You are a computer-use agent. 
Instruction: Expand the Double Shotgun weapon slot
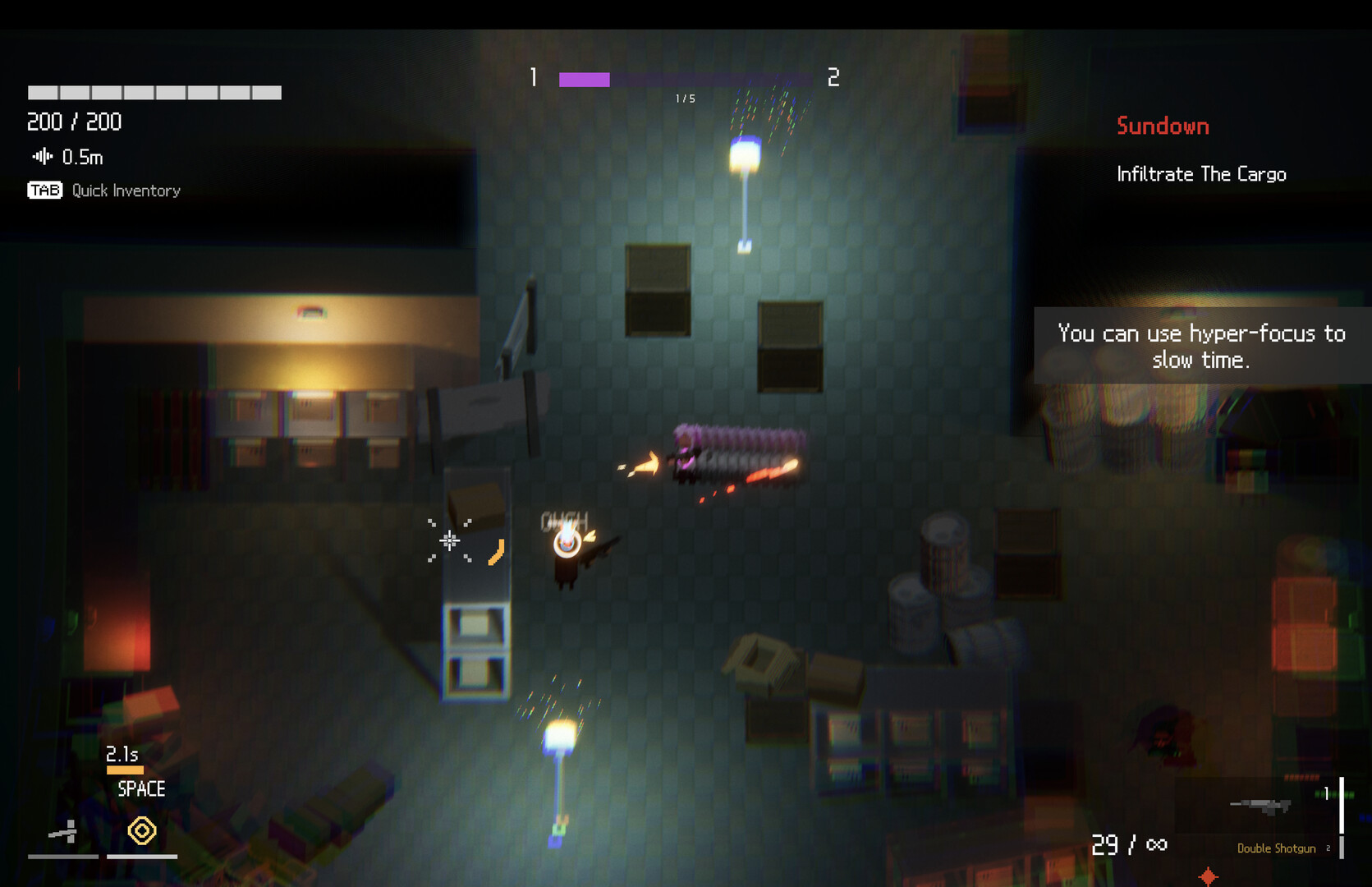(x=1275, y=848)
